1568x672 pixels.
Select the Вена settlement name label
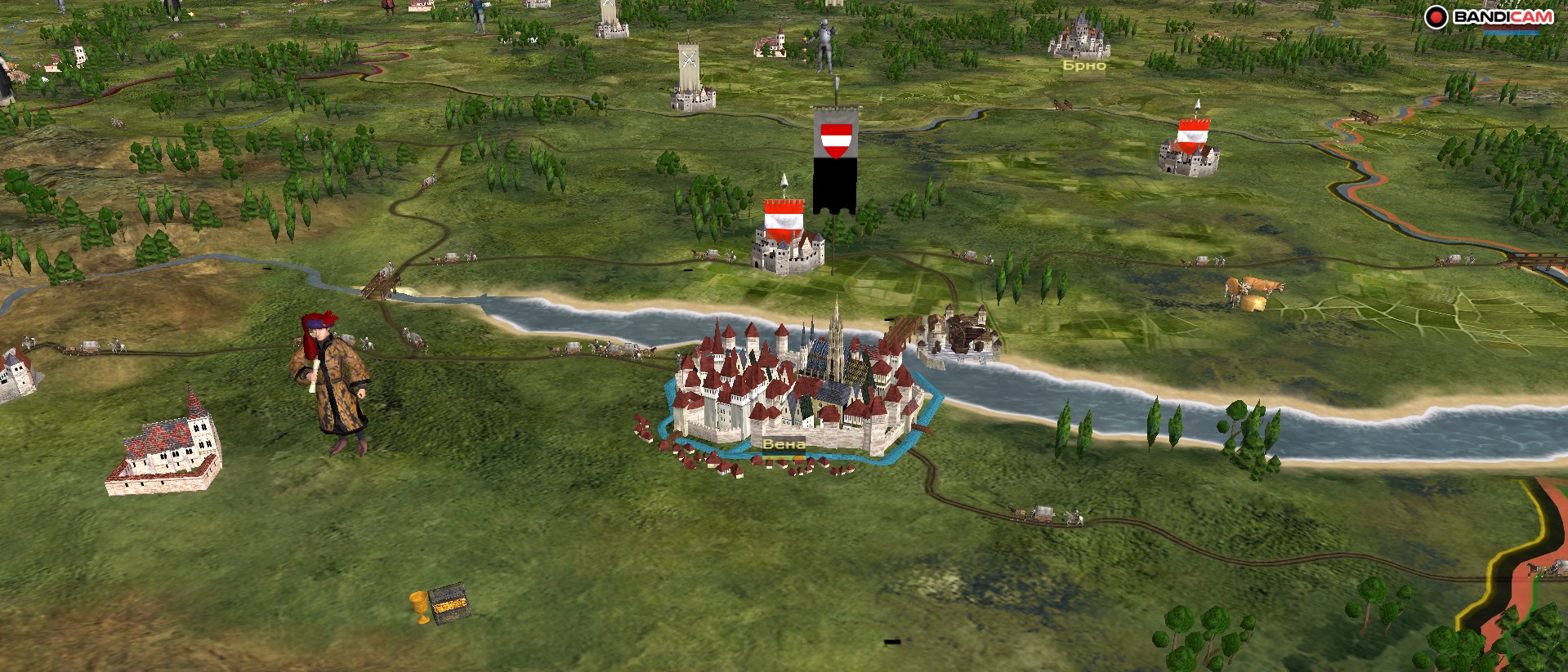coord(783,444)
